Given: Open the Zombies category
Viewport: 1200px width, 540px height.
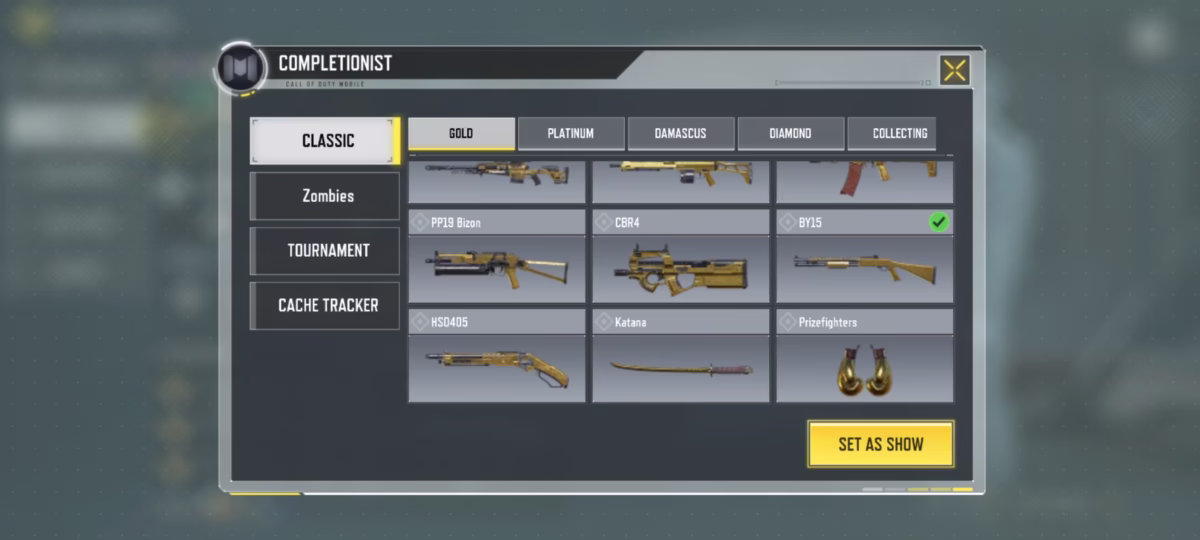Looking at the screenshot, I should (x=326, y=196).
